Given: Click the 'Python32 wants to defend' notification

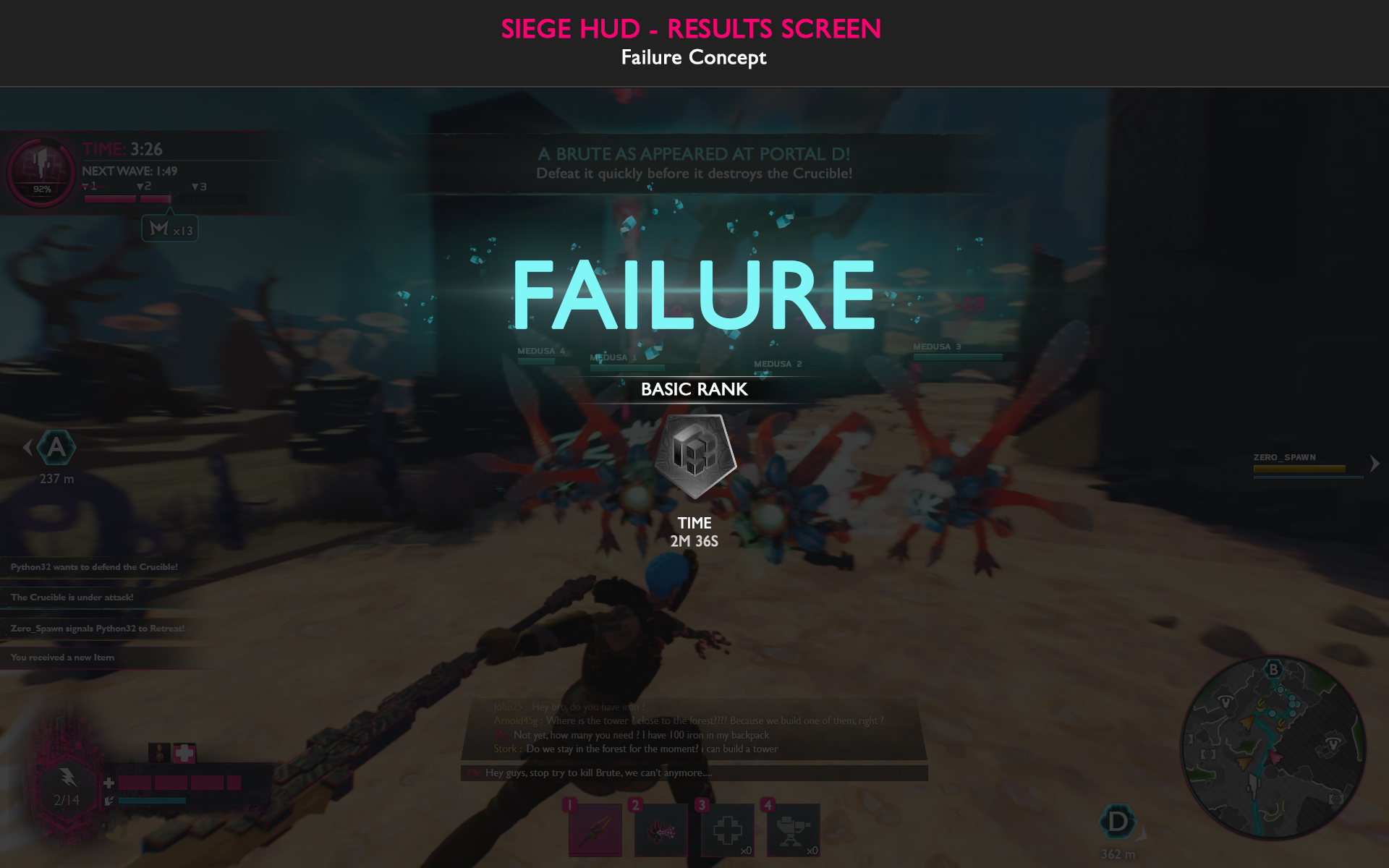Looking at the screenshot, I should tap(94, 567).
